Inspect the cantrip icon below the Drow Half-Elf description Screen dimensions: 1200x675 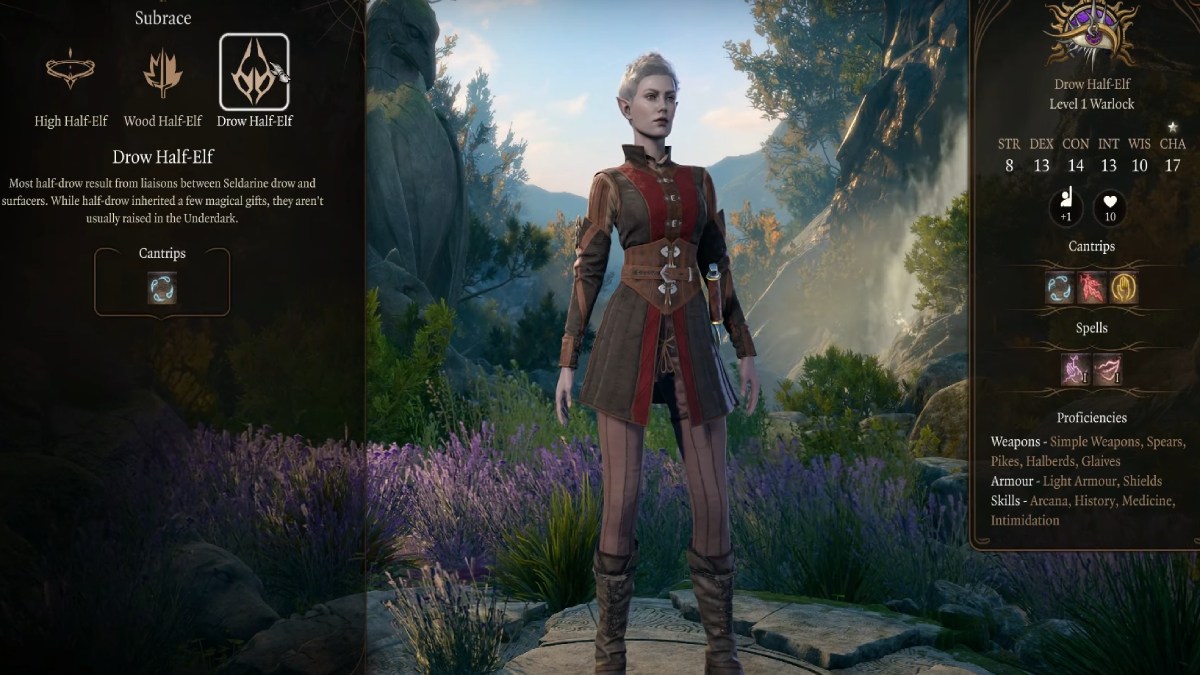click(x=162, y=288)
